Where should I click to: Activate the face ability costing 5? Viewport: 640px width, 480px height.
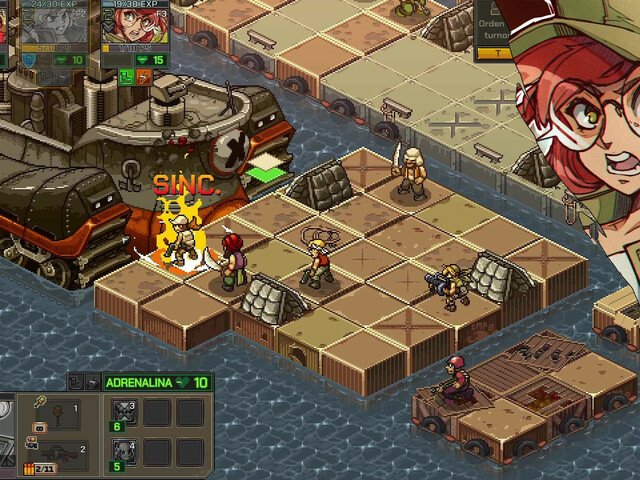pyautogui.click(x=123, y=452)
